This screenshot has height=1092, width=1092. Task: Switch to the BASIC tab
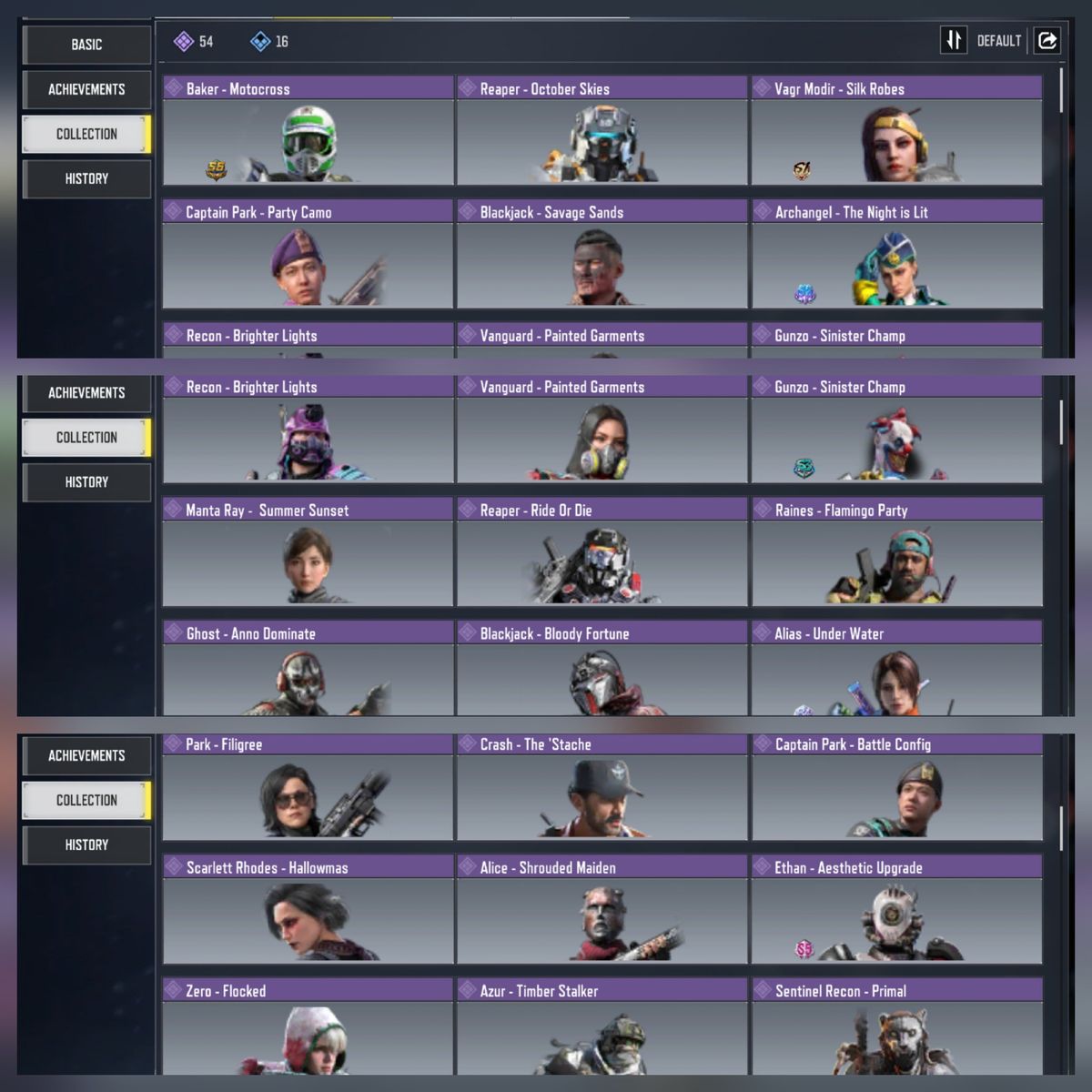(x=86, y=45)
